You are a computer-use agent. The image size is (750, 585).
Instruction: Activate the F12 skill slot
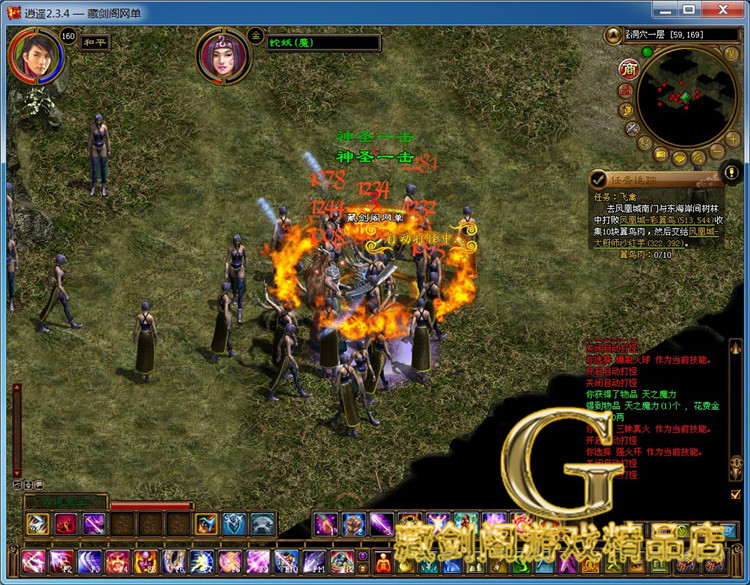(x=340, y=562)
